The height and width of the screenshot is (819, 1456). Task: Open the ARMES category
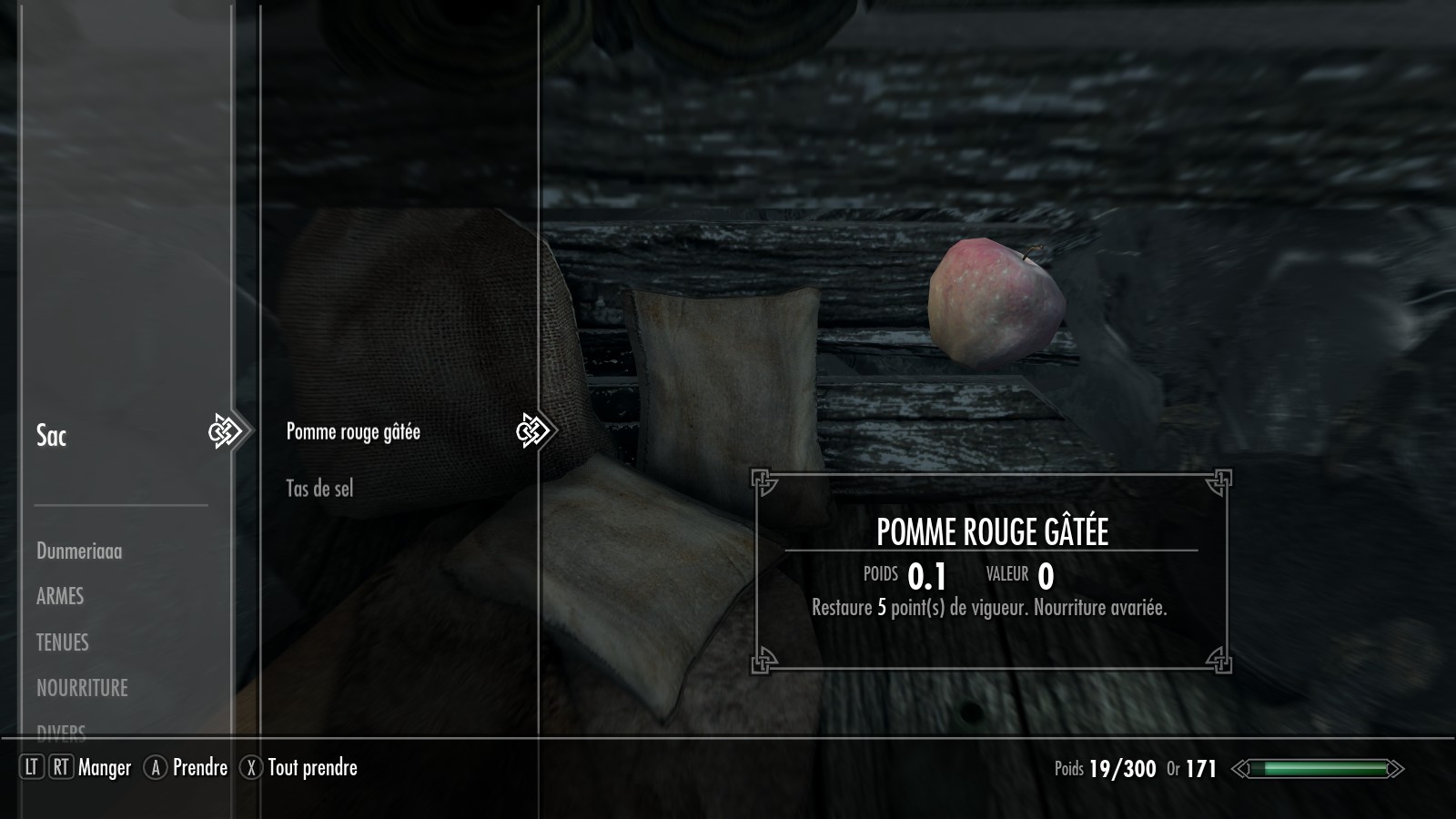(x=60, y=597)
